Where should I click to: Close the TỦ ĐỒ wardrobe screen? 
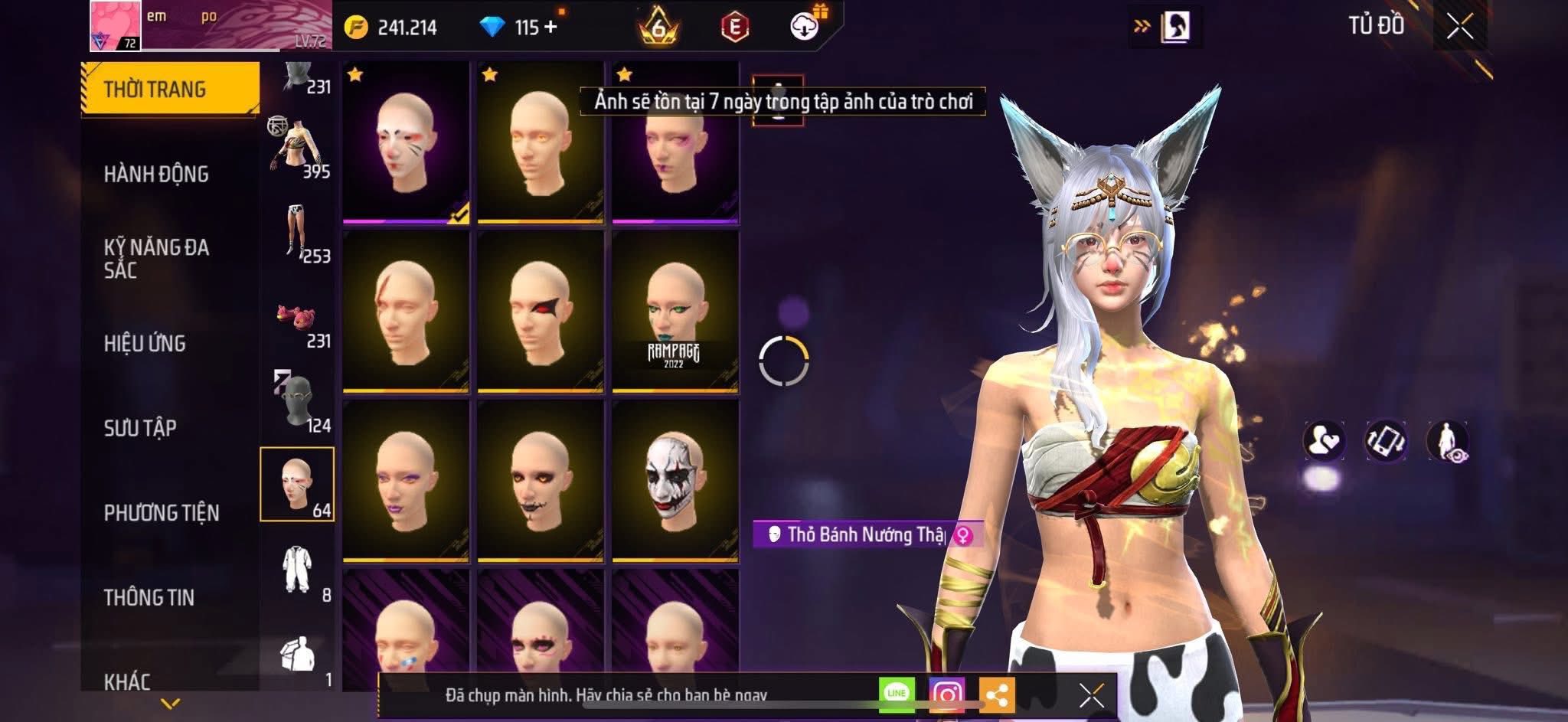click(x=1459, y=27)
